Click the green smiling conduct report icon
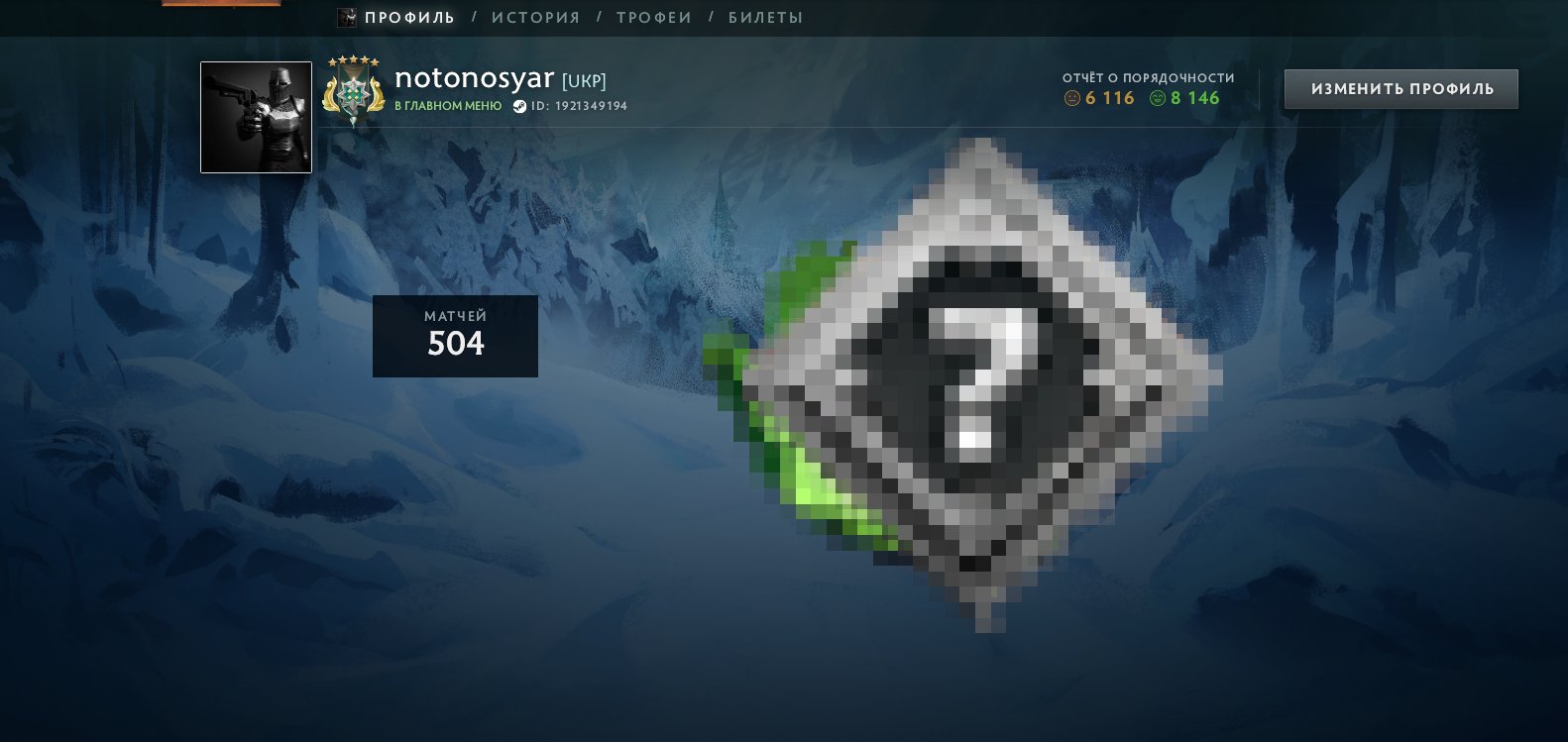1568x742 pixels. [x=1158, y=98]
